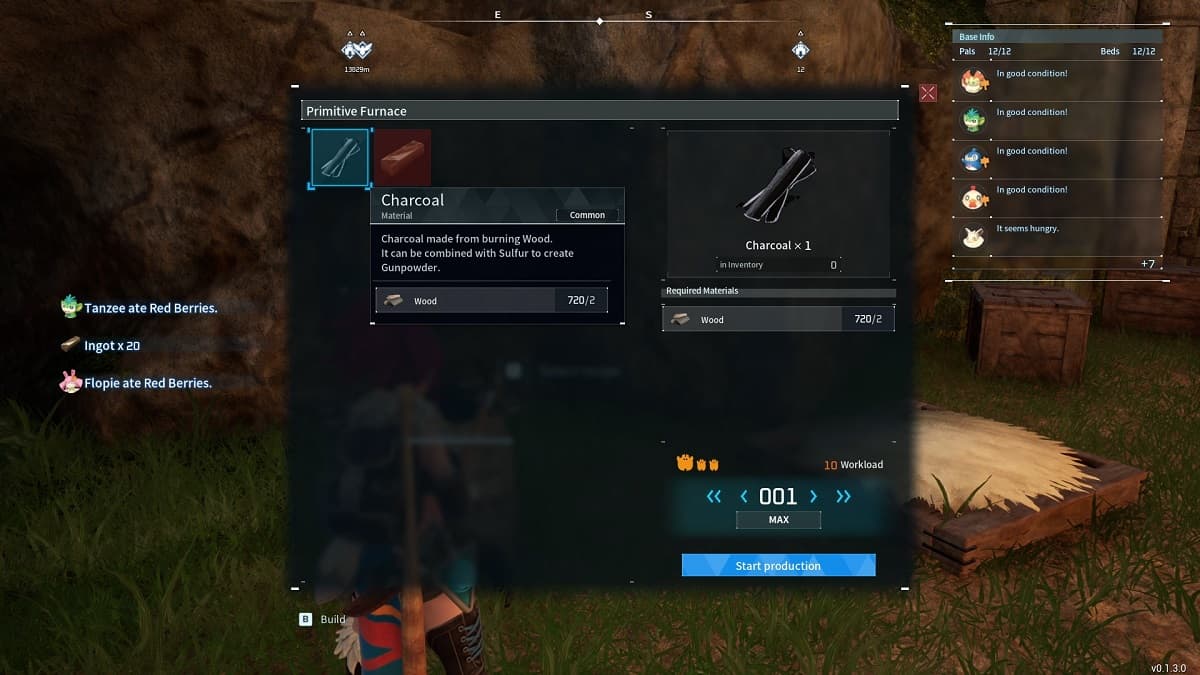The width and height of the screenshot is (1200, 675).
Task: Decrease quantity by one with single left arrow
Action: click(x=744, y=496)
